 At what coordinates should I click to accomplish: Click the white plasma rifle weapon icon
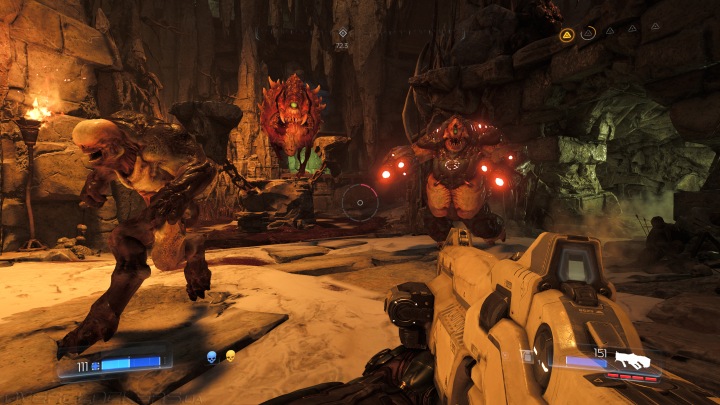click(631, 359)
